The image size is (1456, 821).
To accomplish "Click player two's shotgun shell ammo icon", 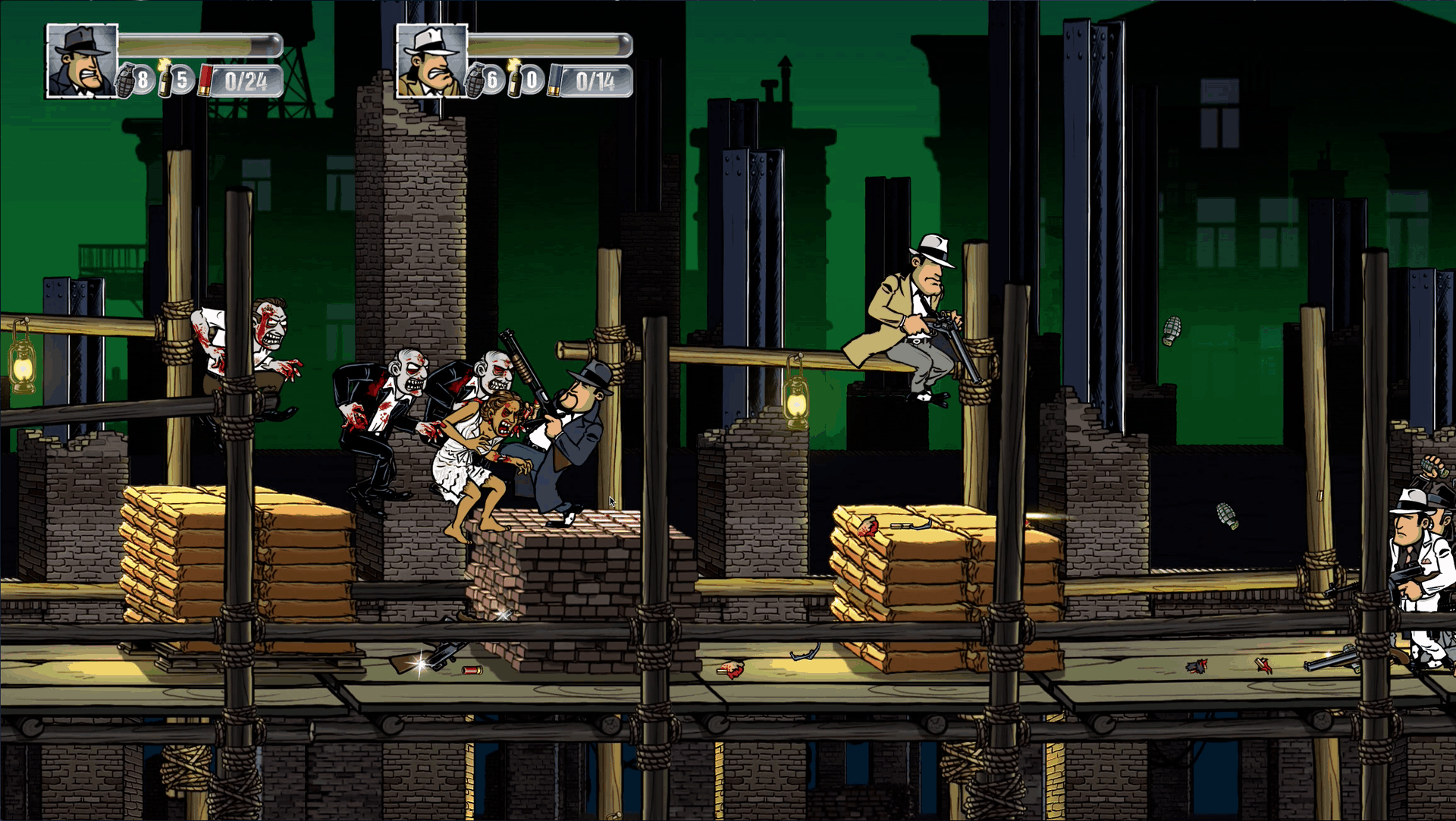I will (554, 80).
